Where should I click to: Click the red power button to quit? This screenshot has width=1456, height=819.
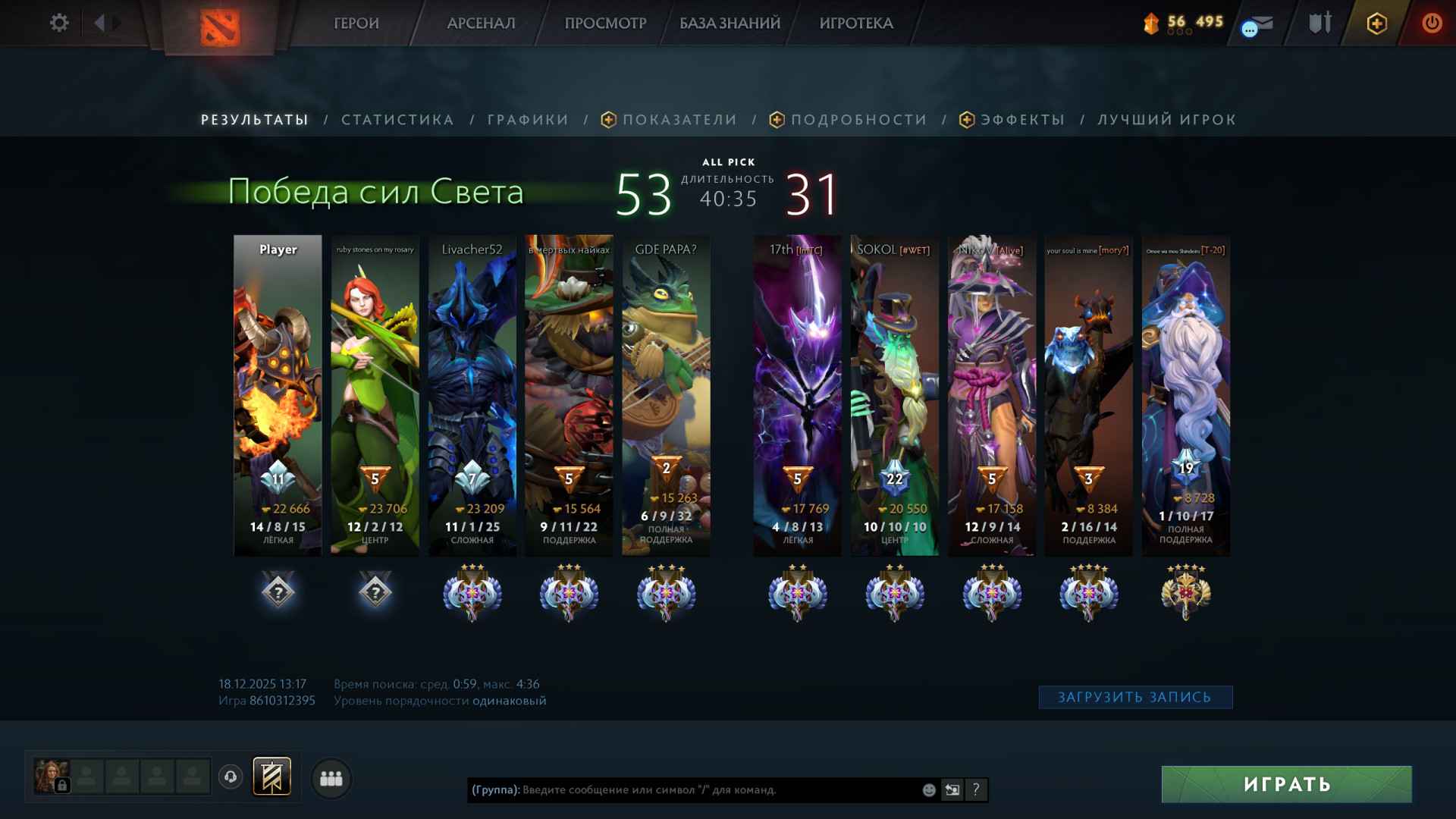1432,23
